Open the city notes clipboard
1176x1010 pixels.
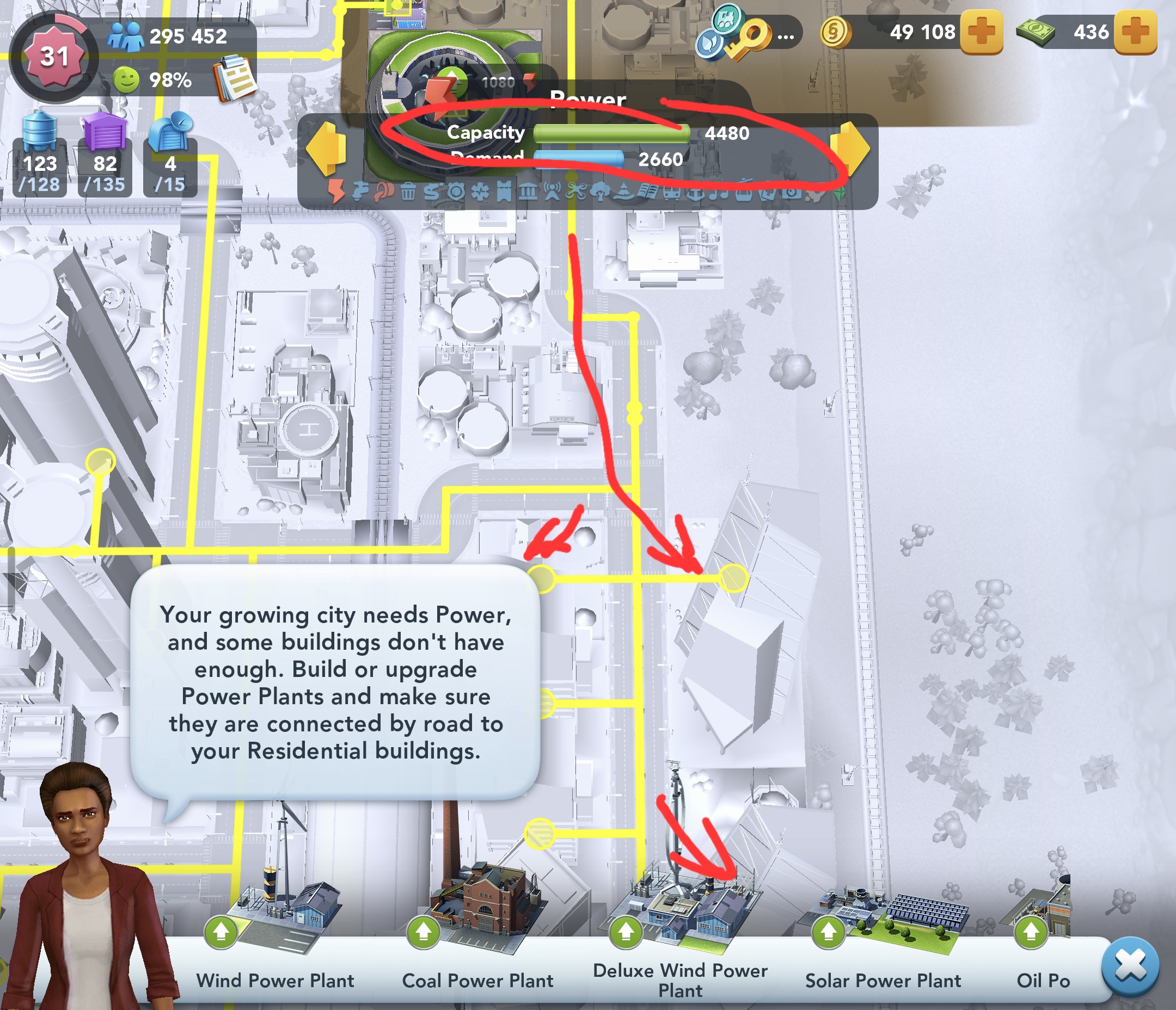(x=235, y=78)
